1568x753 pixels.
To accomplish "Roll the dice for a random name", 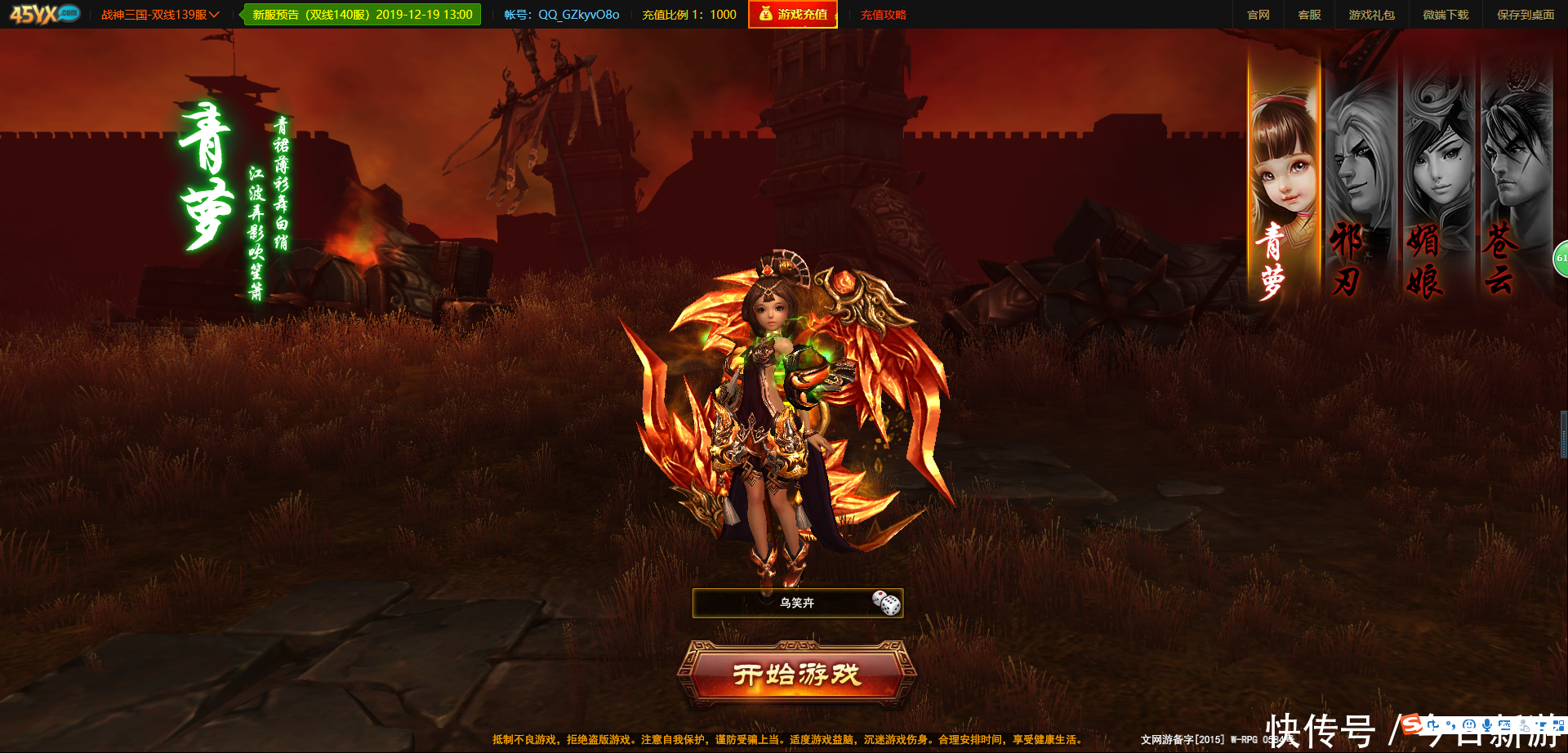I will pos(886,604).
